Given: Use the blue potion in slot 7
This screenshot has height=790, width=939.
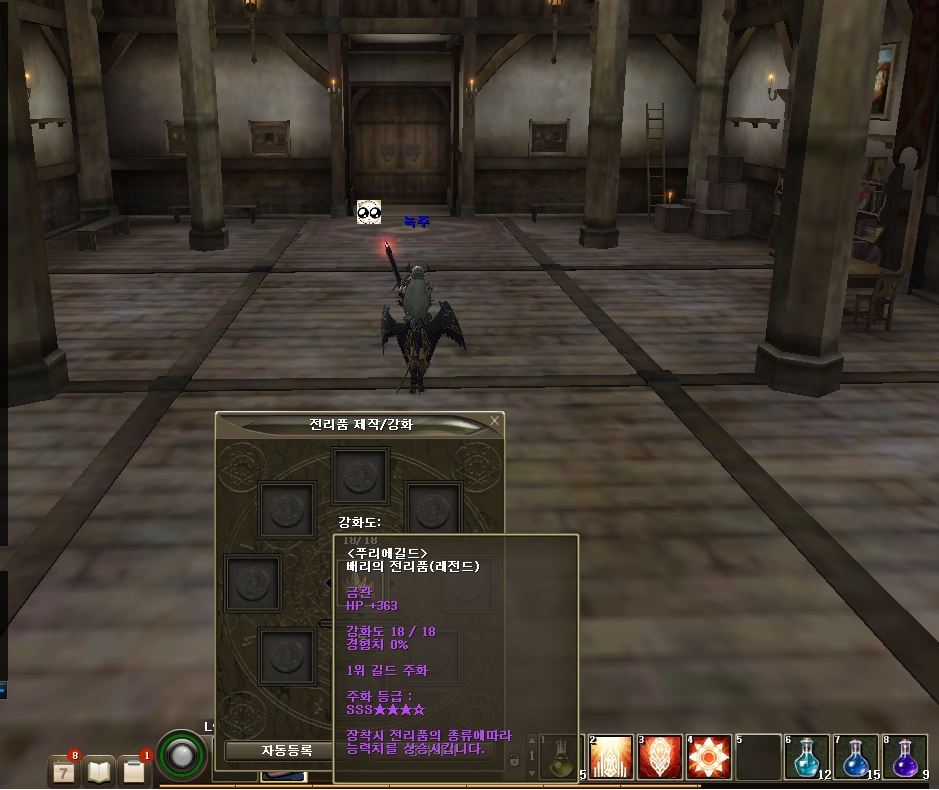Looking at the screenshot, I should (x=856, y=757).
